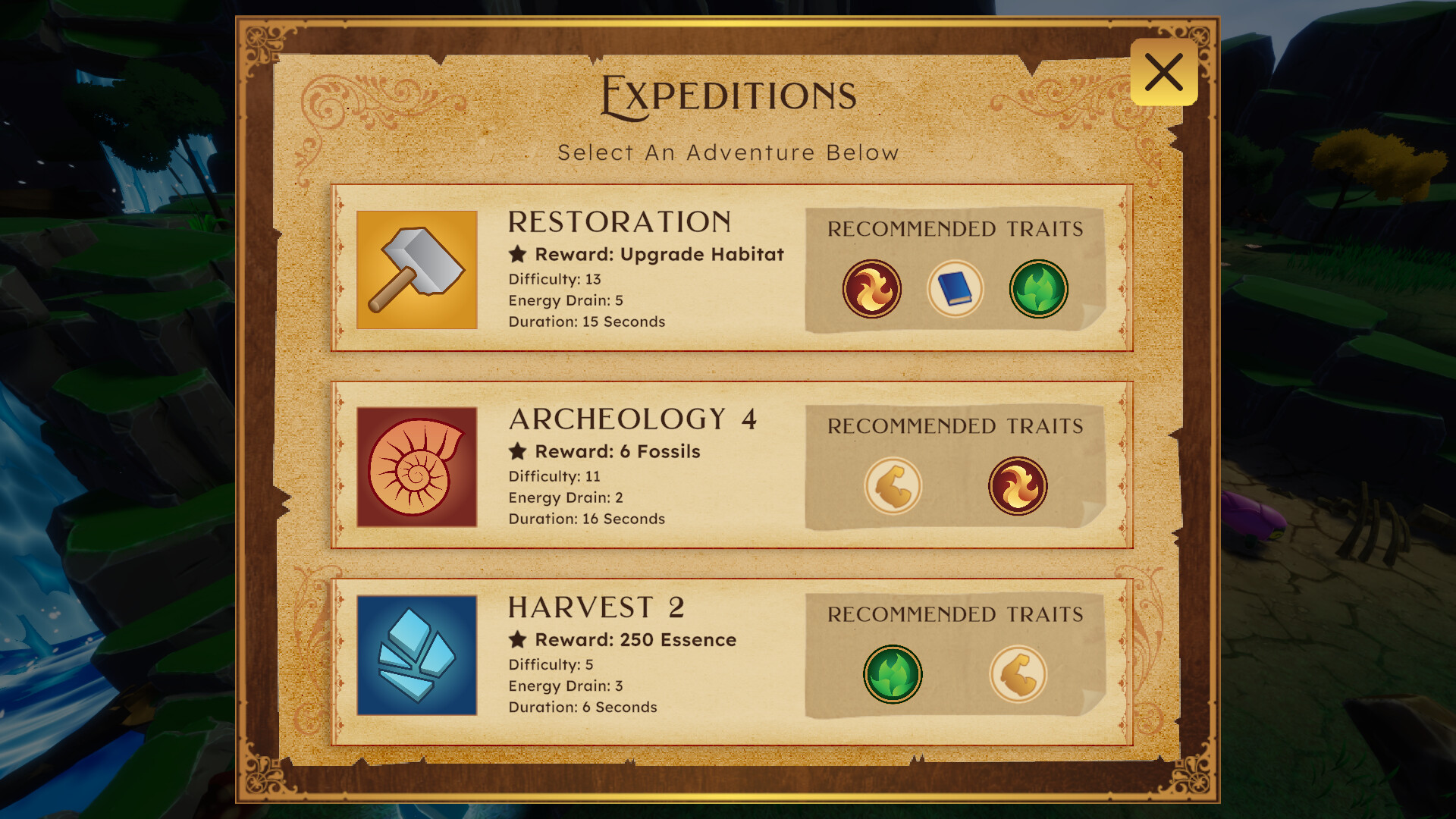The image size is (1456, 819).
Task: Click the fire trait icon under Restoration
Action: tap(872, 289)
